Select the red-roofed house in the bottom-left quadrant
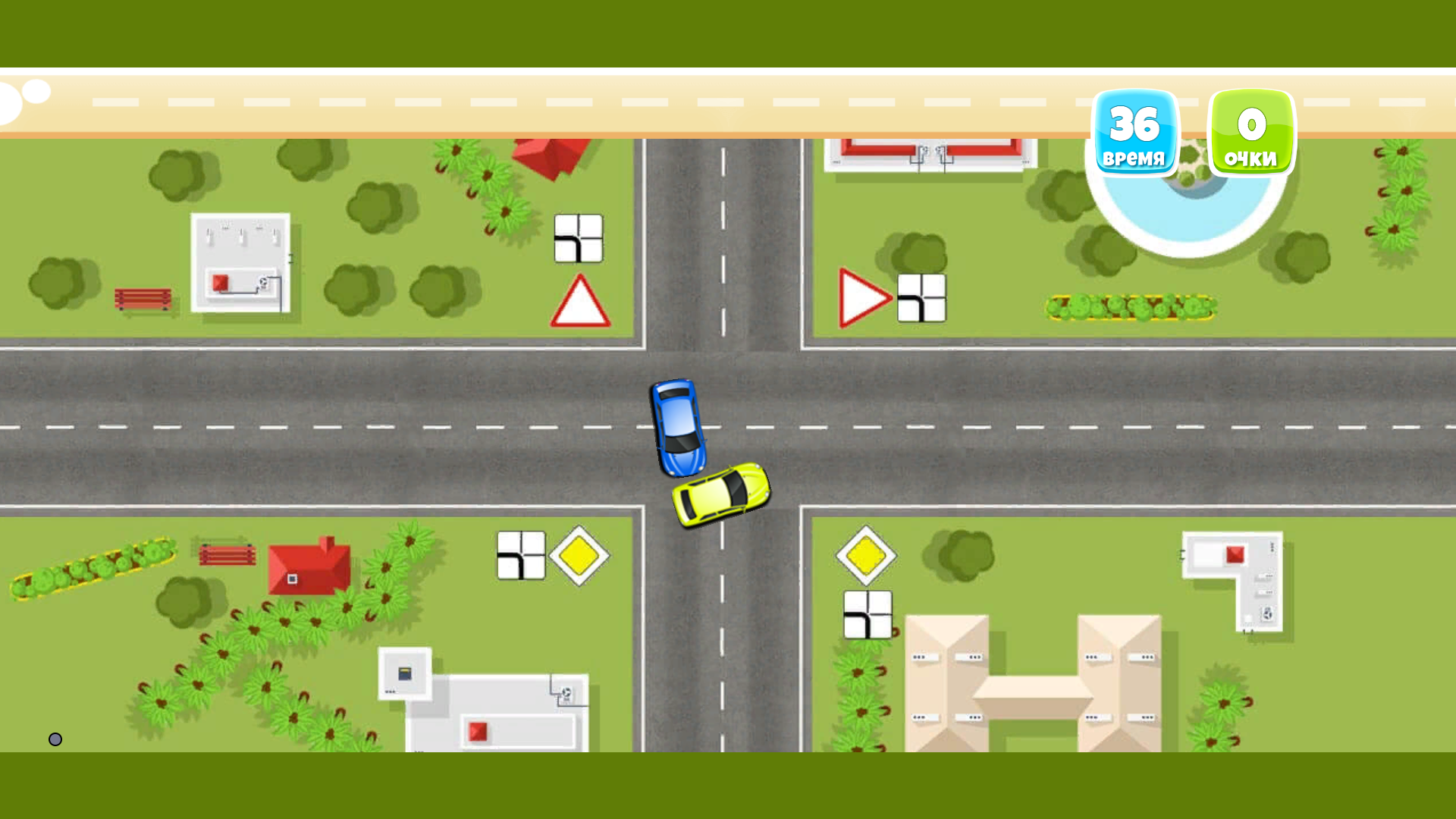1456x819 pixels. [x=311, y=569]
